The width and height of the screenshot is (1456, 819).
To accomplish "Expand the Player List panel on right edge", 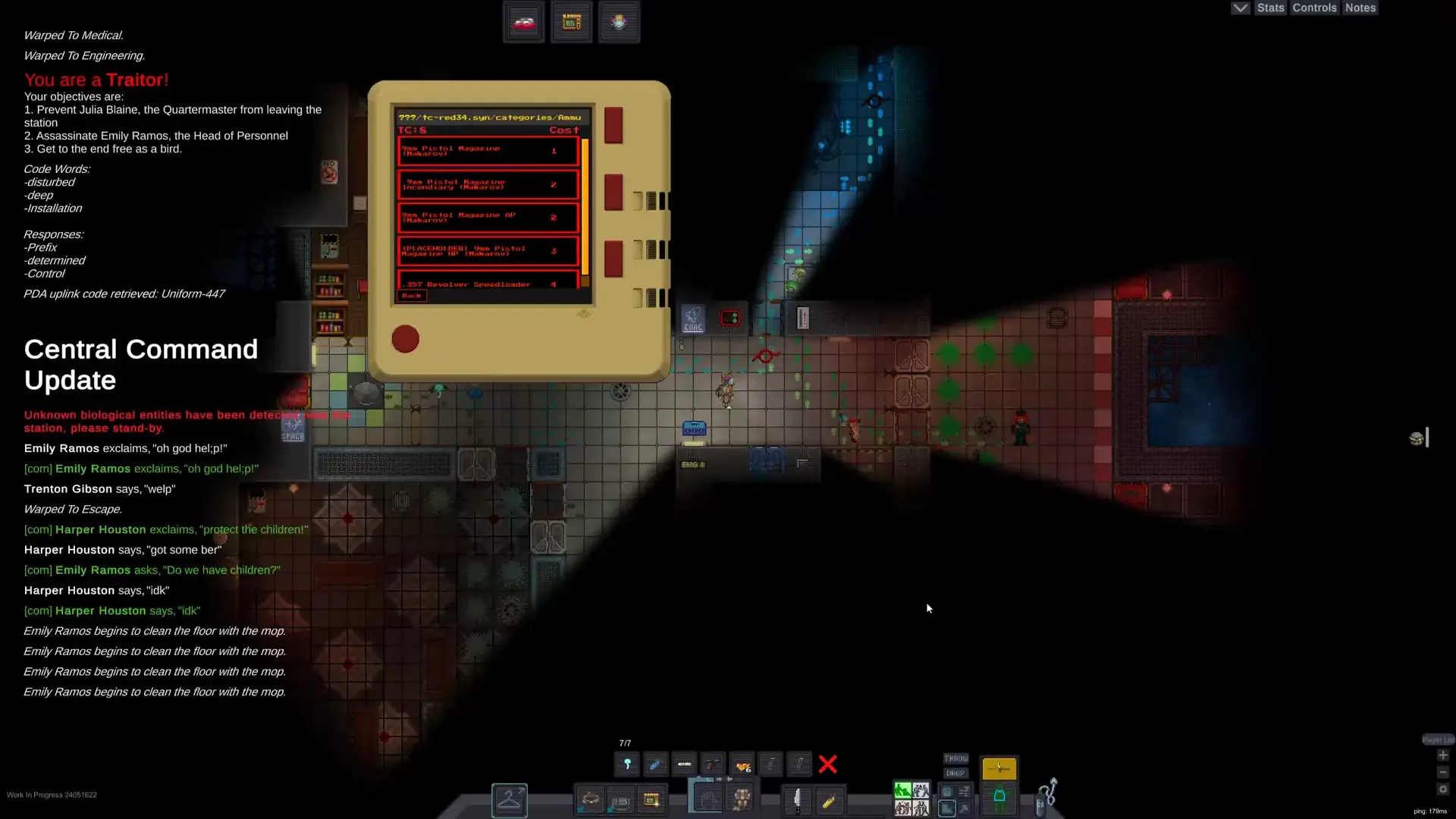I will (1438, 739).
